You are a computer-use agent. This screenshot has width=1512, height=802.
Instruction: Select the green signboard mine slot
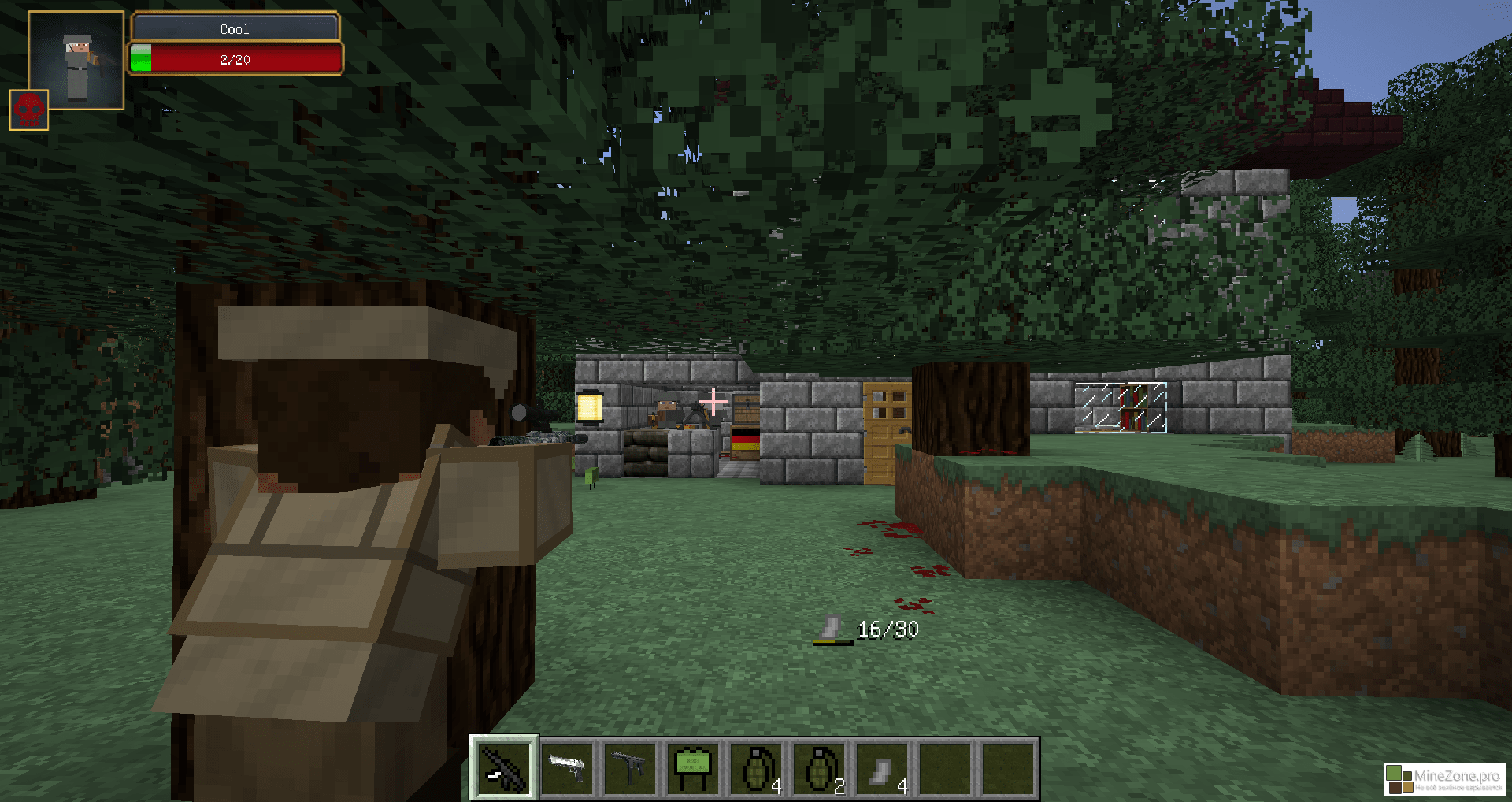click(693, 768)
